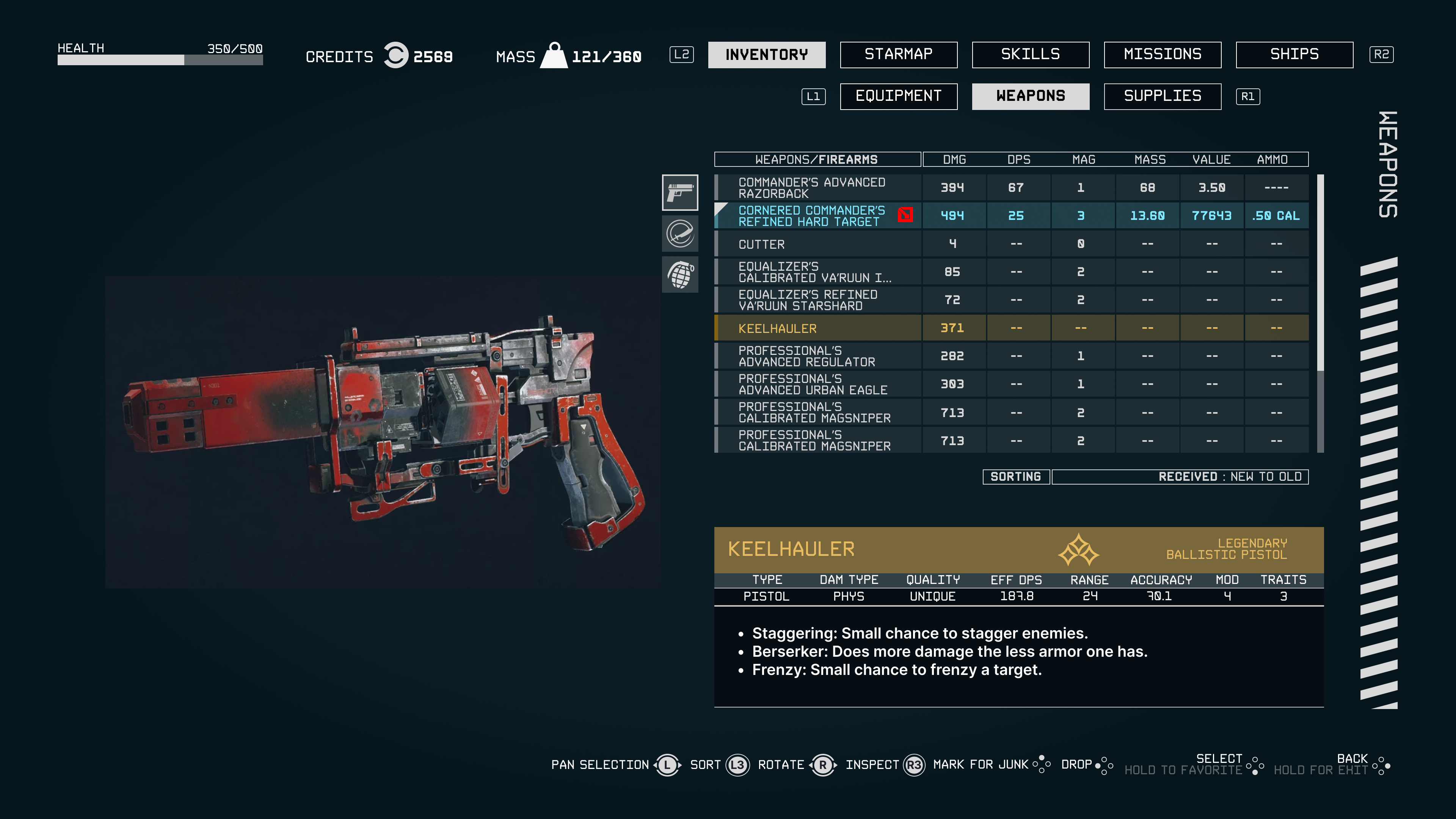Select the melee weapons filter icon
The width and height of the screenshot is (1456, 819).
coord(680,234)
